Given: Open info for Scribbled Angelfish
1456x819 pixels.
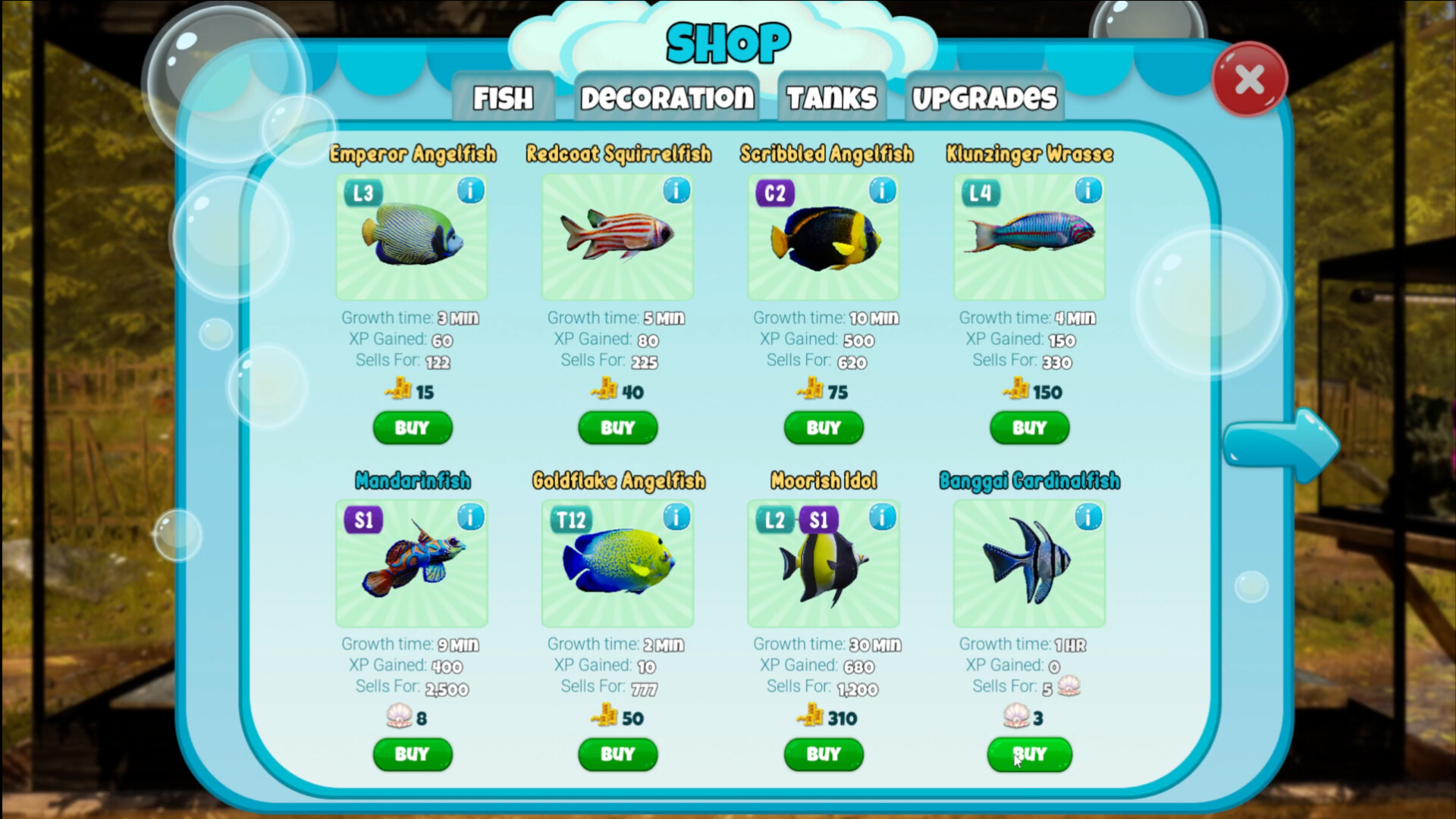Looking at the screenshot, I should (882, 191).
